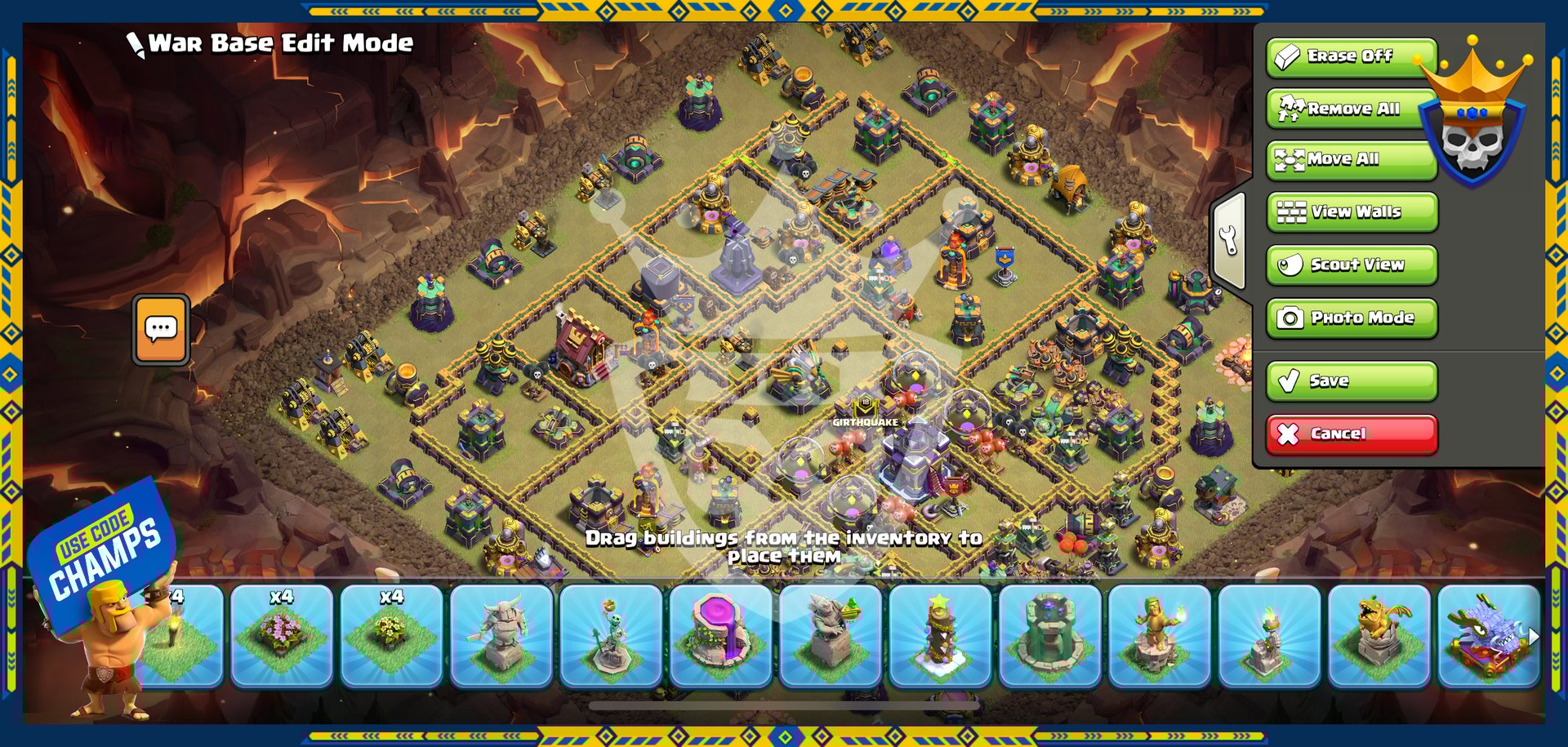Select the green stone fountain decoration
This screenshot has width=1568, height=747.
[x=1050, y=636]
